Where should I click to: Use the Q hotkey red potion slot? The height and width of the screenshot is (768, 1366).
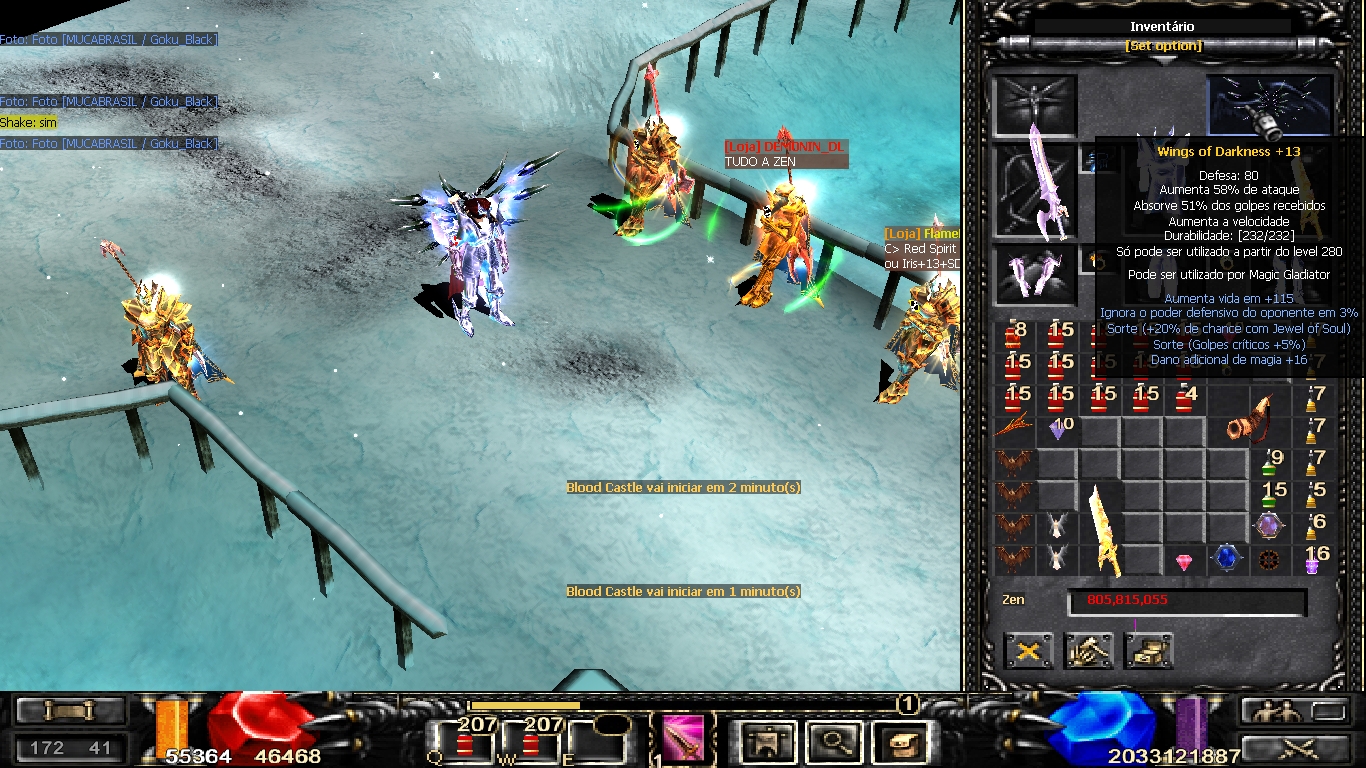tap(465, 743)
